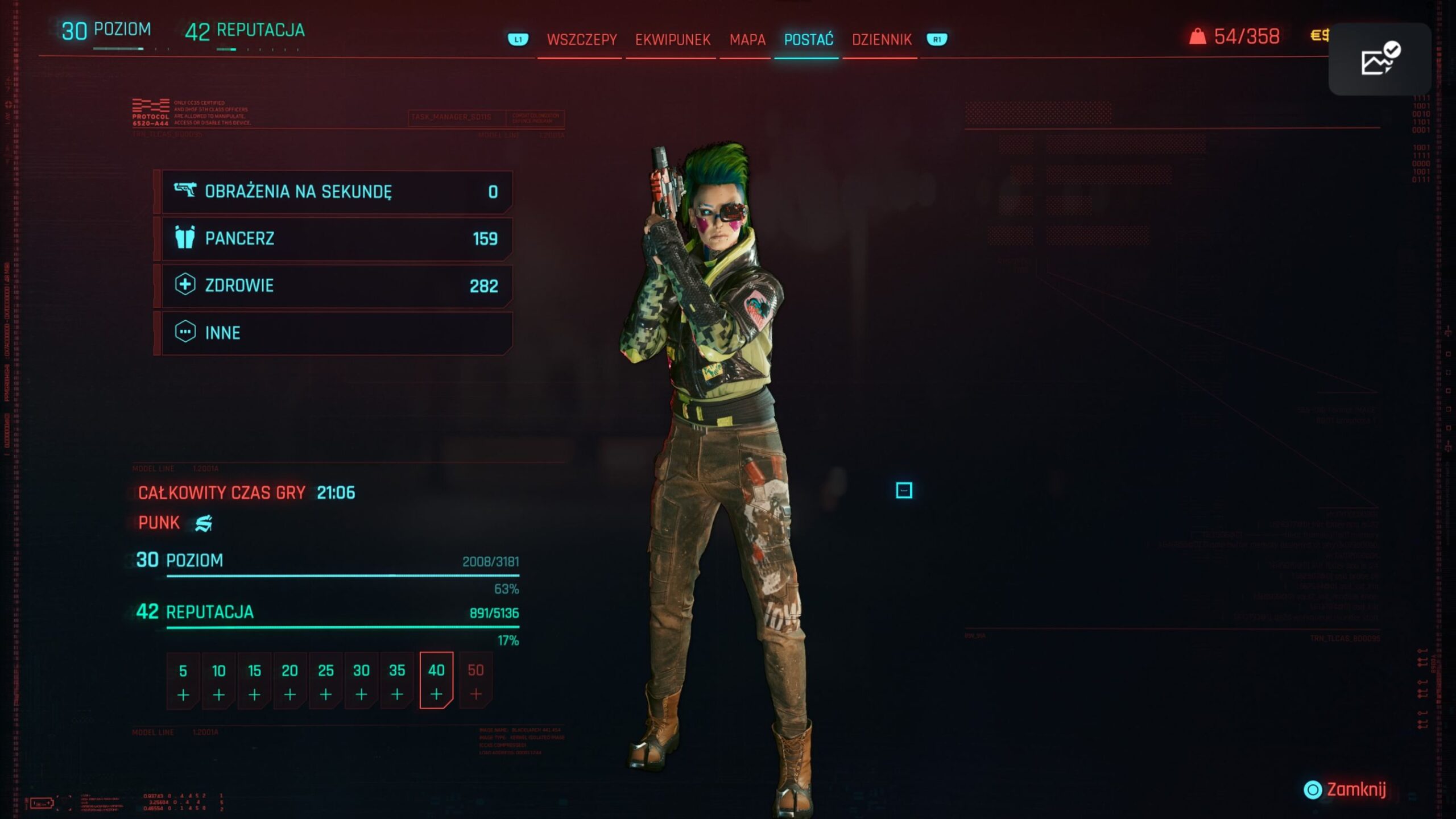Click reputation milestone 25 tile
Screen dimensions: 1456x819
click(325, 681)
